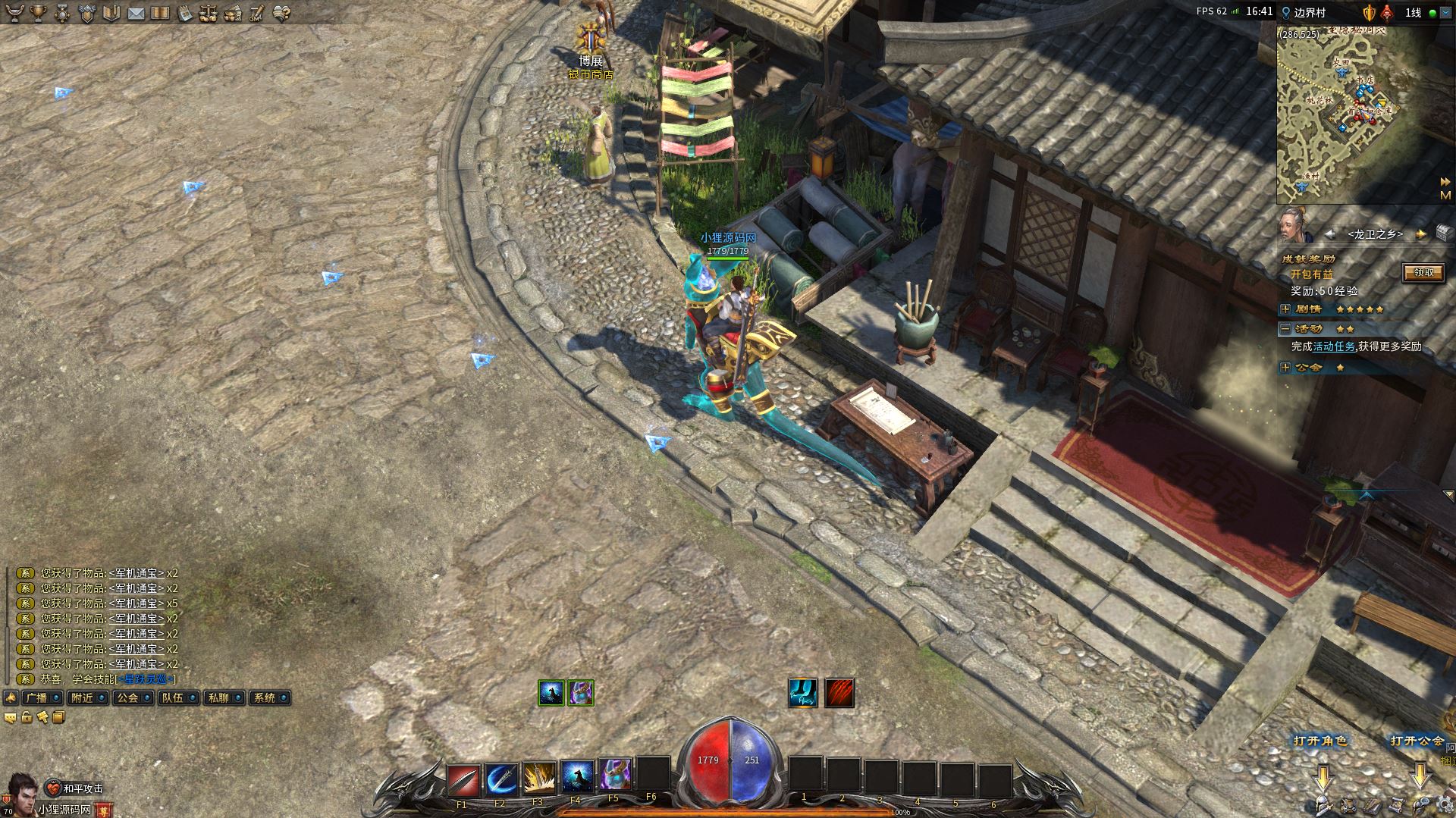Open the GM pencil icon
This screenshot has height=818, width=1456.
256,13
